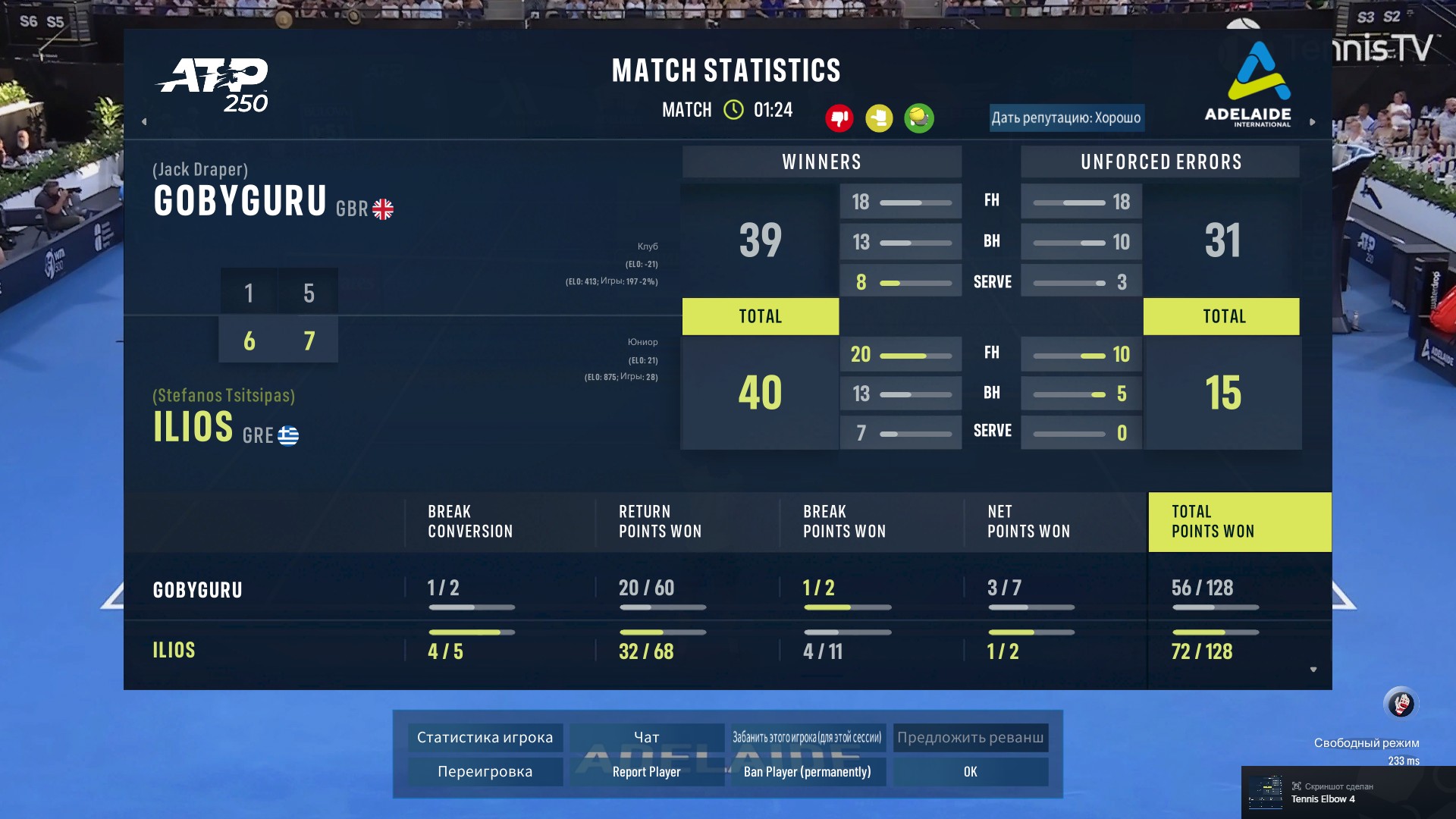Give neutral reputation with yellow hand icon

[x=879, y=118]
